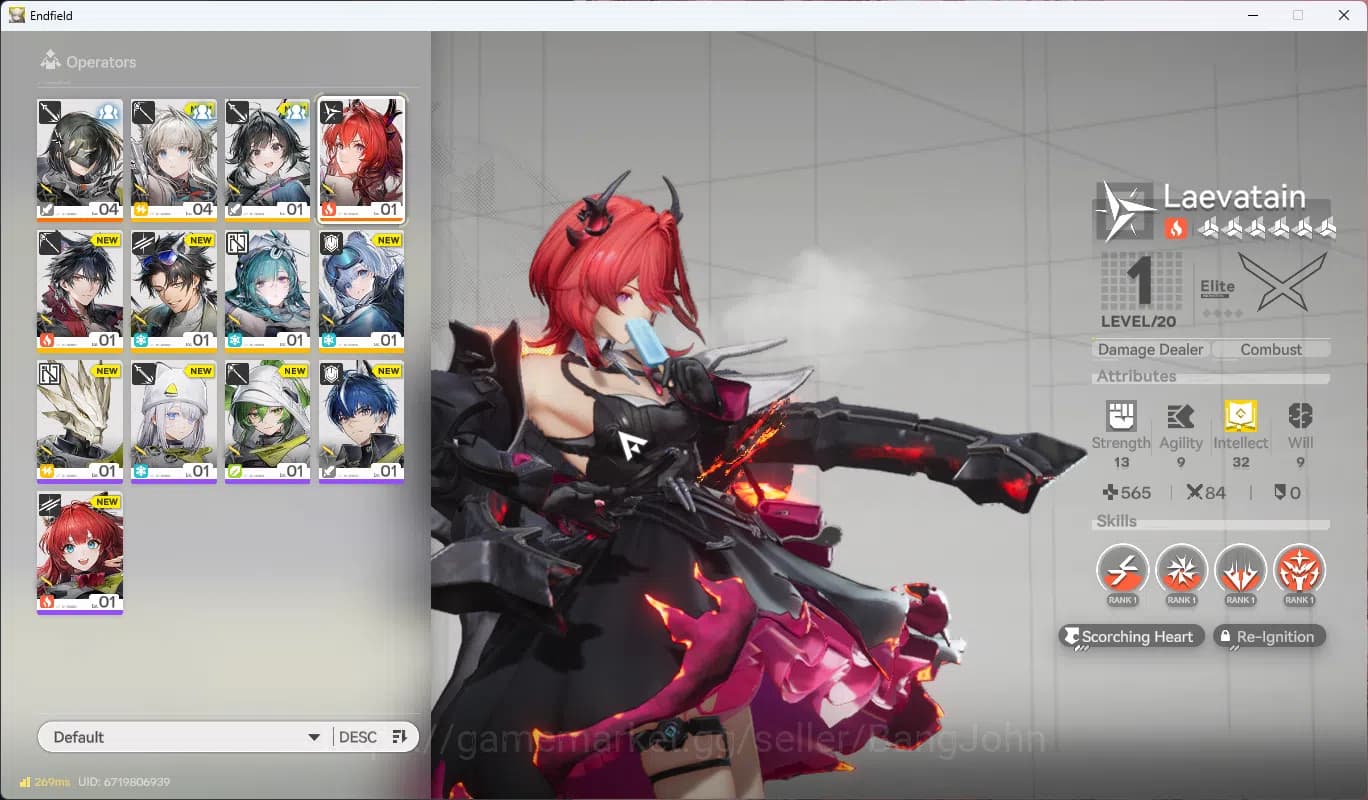Click the third Rank 1 skill icon
The width and height of the screenshot is (1368, 800).
[x=1240, y=570]
